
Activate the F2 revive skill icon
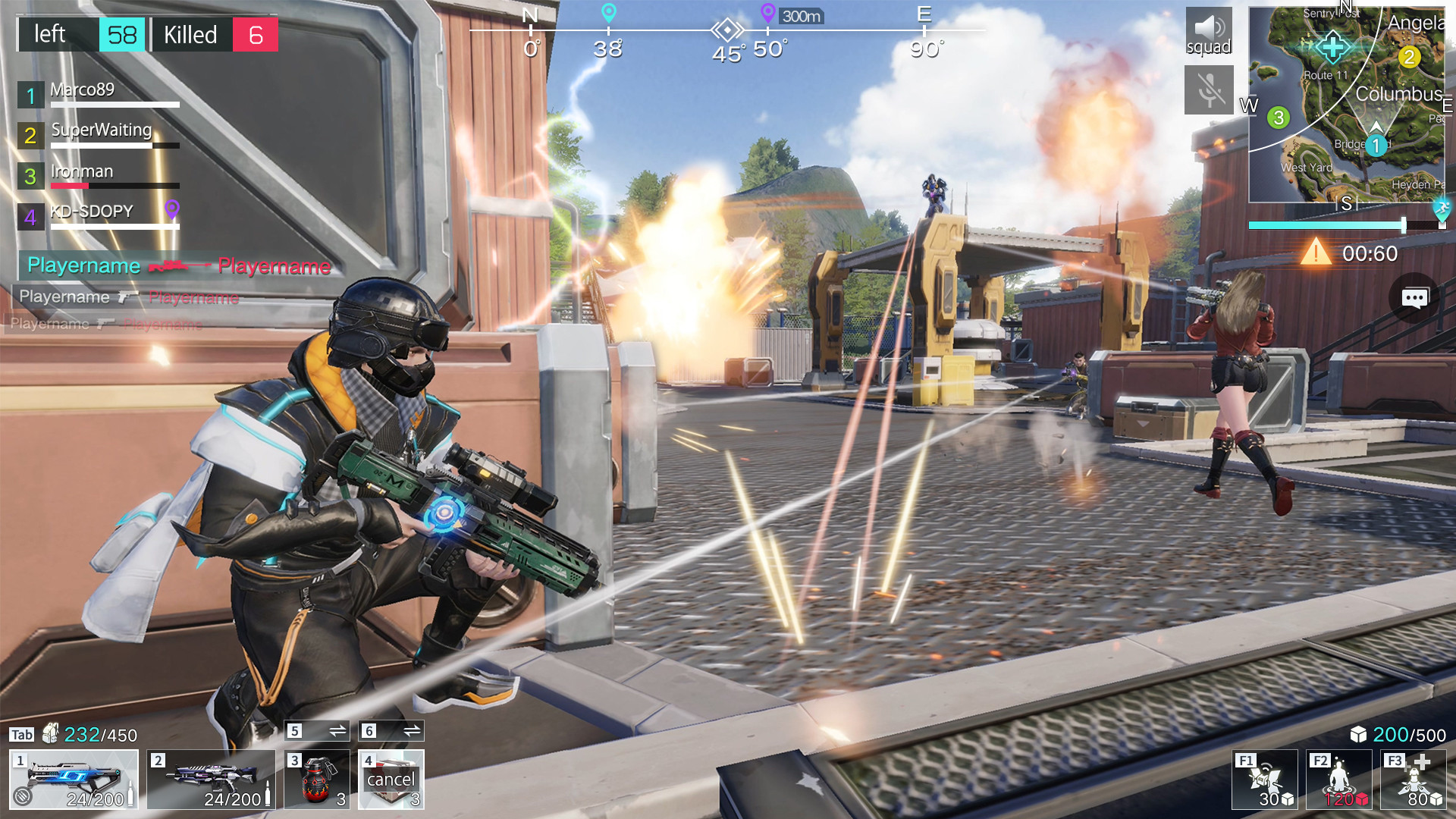(1337, 780)
